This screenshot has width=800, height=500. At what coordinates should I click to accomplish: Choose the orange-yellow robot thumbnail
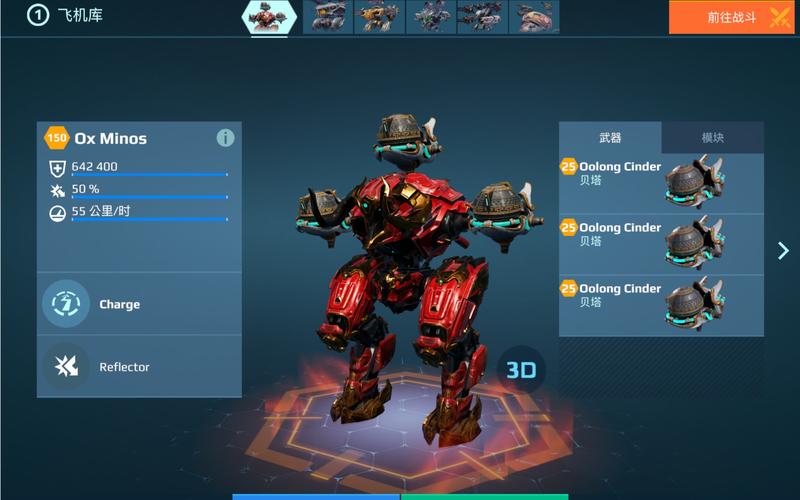click(x=380, y=17)
